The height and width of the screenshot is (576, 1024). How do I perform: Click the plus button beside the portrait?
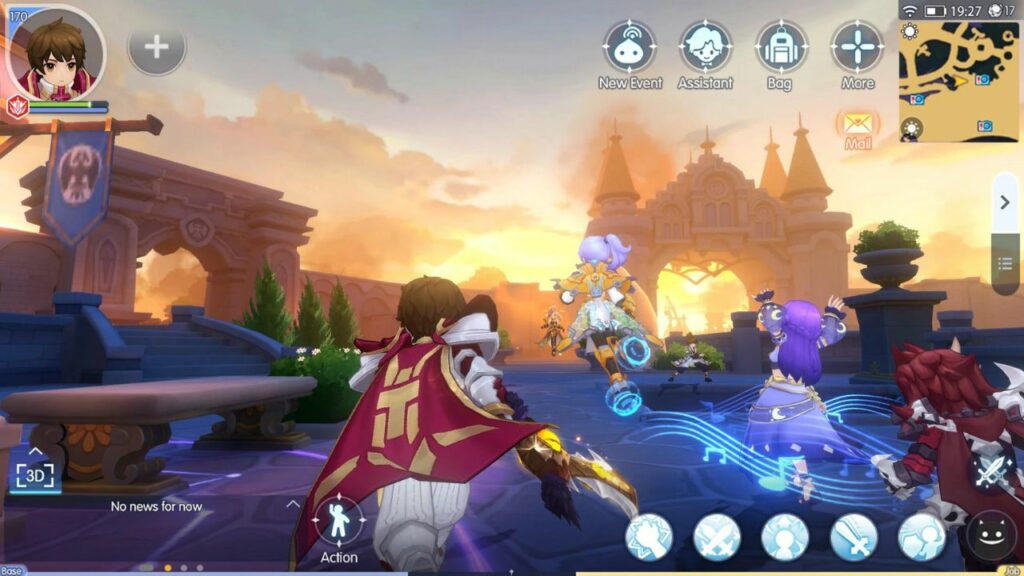point(157,46)
